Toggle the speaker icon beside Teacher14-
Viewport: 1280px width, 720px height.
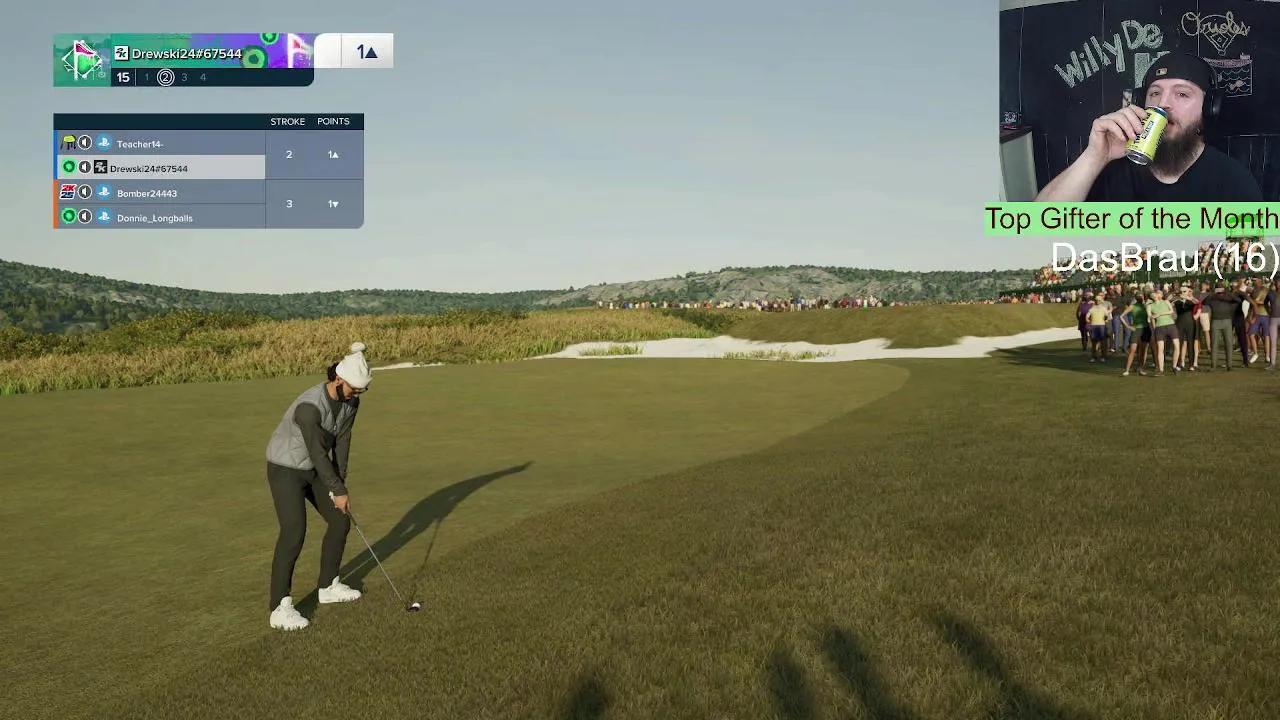[x=85, y=143]
